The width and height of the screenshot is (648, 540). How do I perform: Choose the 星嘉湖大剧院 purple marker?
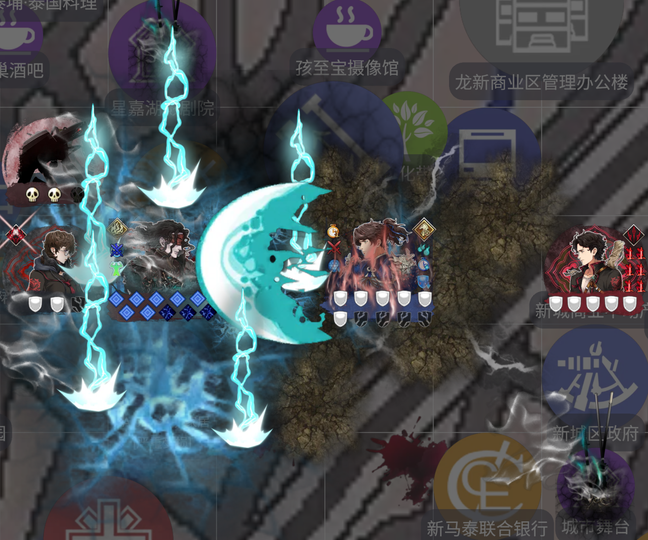coord(160,55)
